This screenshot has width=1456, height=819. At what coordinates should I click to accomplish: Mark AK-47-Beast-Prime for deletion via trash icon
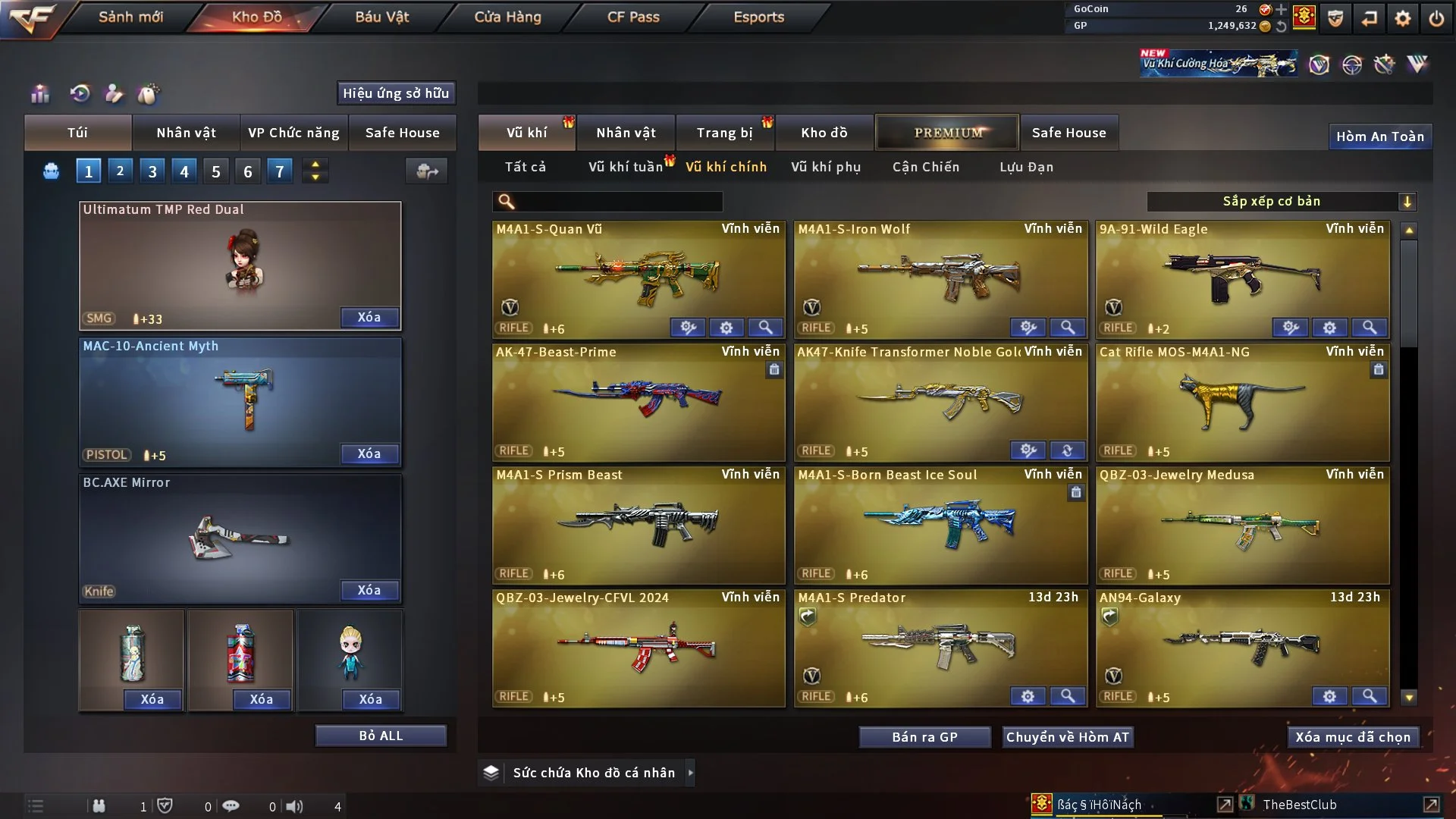pyautogui.click(x=774, y=370)
